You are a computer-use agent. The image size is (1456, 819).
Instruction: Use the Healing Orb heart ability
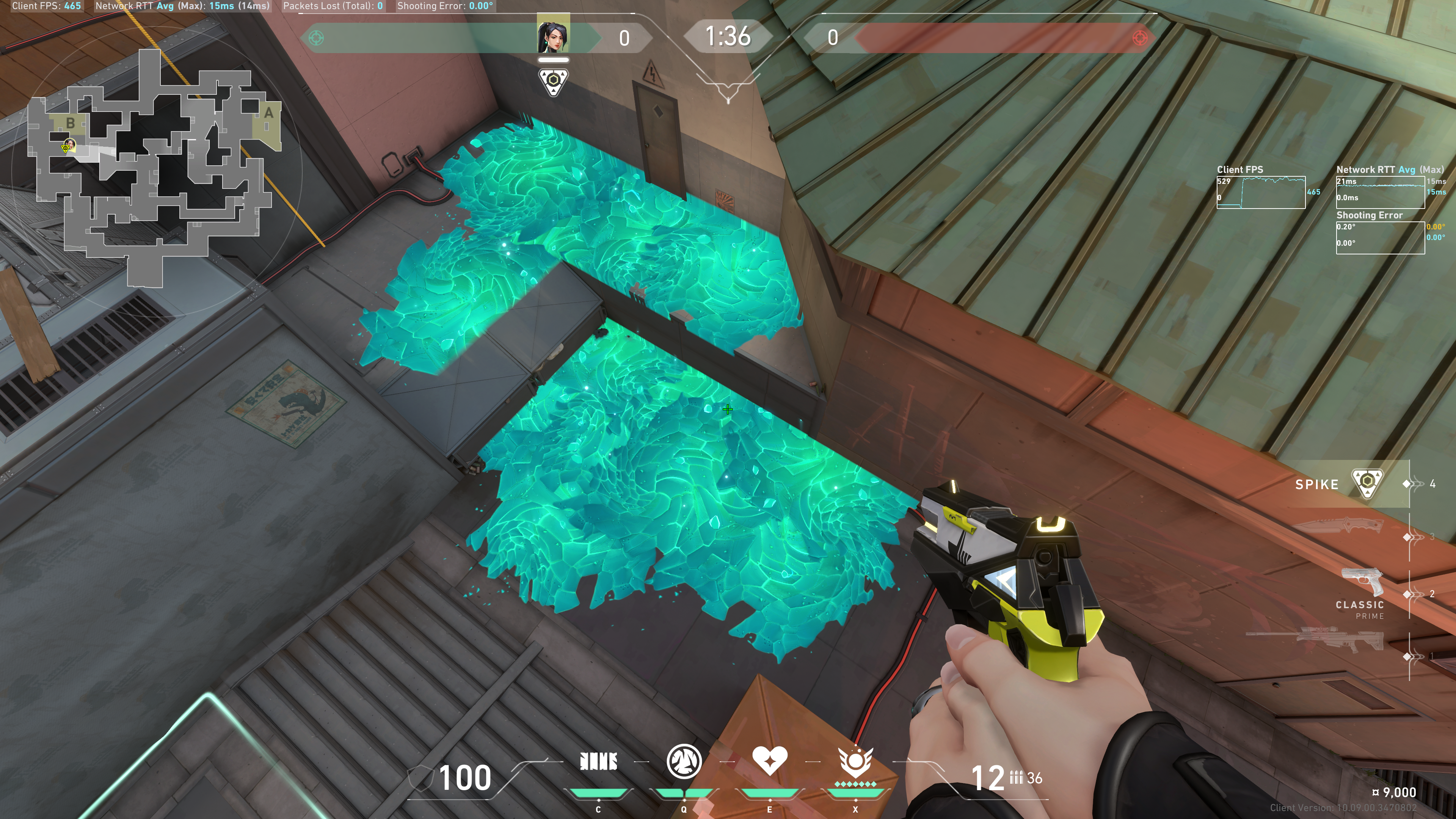point(769,761)
